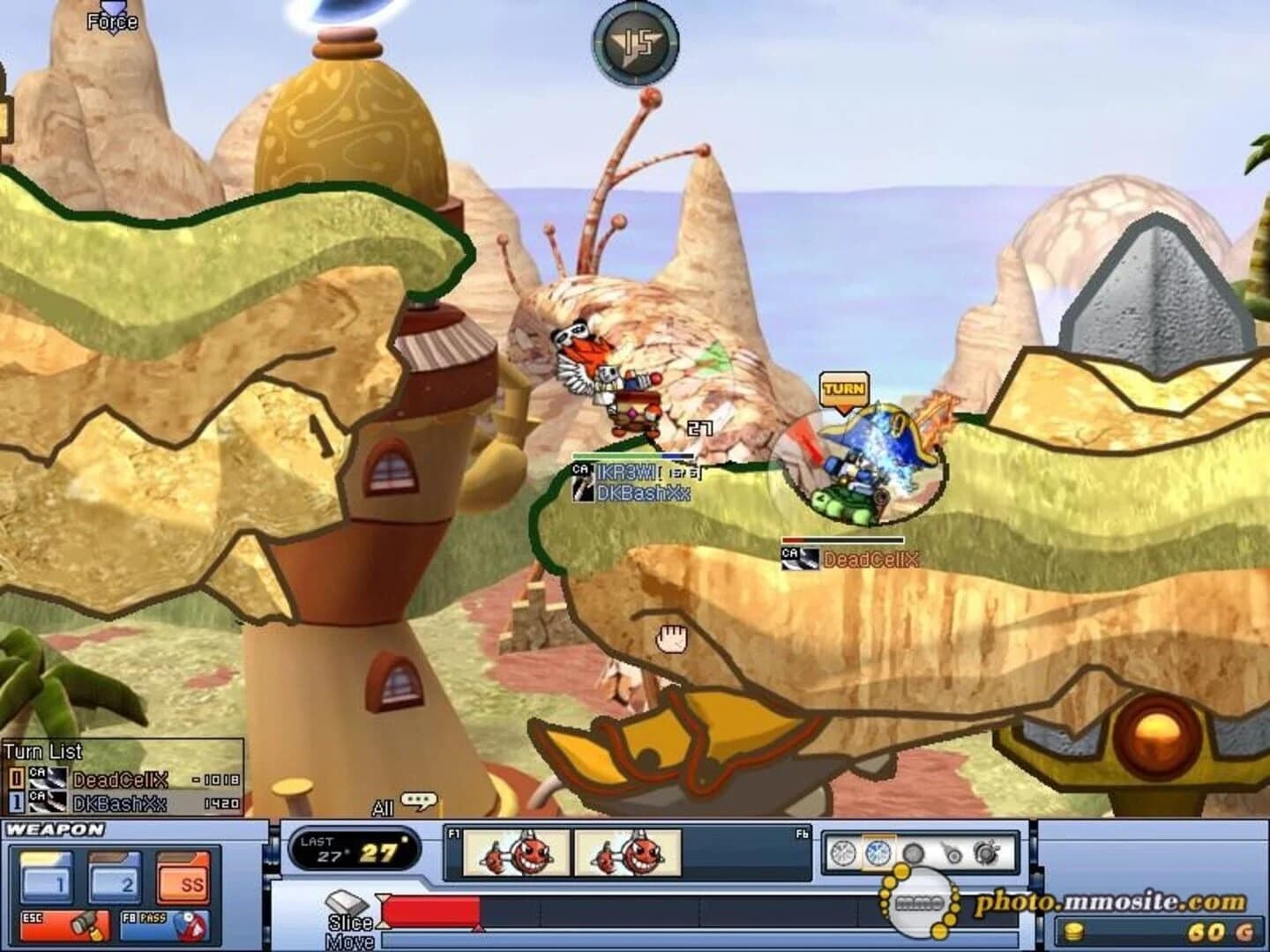Click the single clock item icon
The image size is (1270, 952).
point(841,853)
